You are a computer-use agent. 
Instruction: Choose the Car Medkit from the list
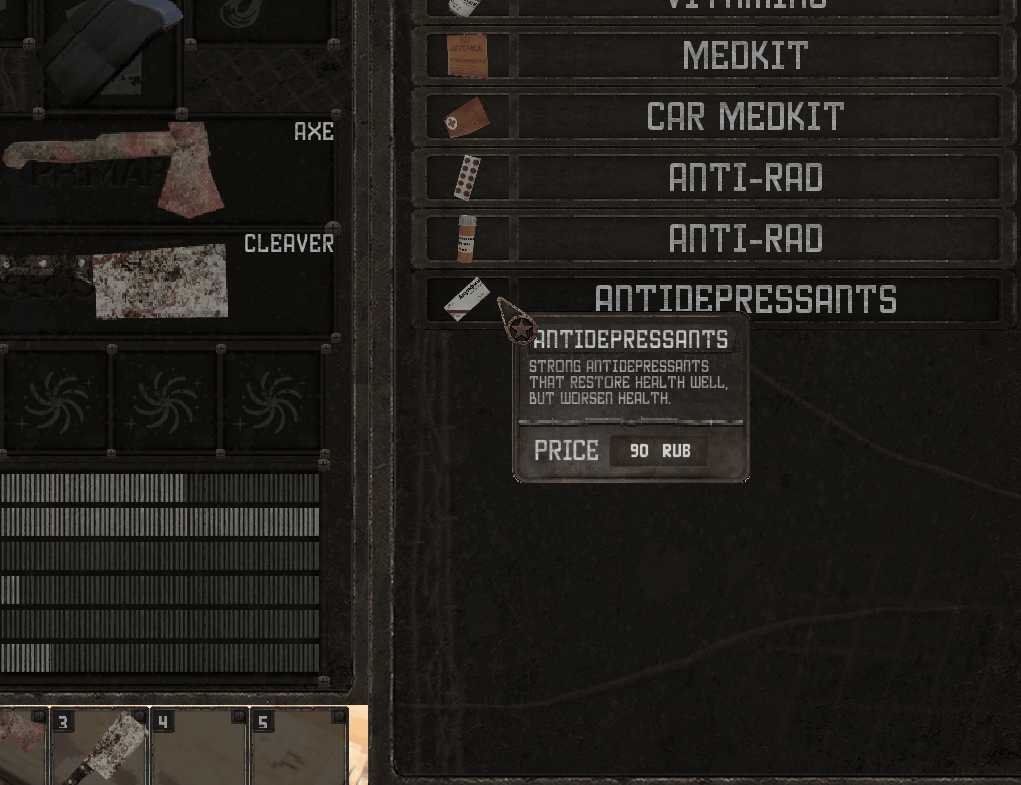pos(744,117)
